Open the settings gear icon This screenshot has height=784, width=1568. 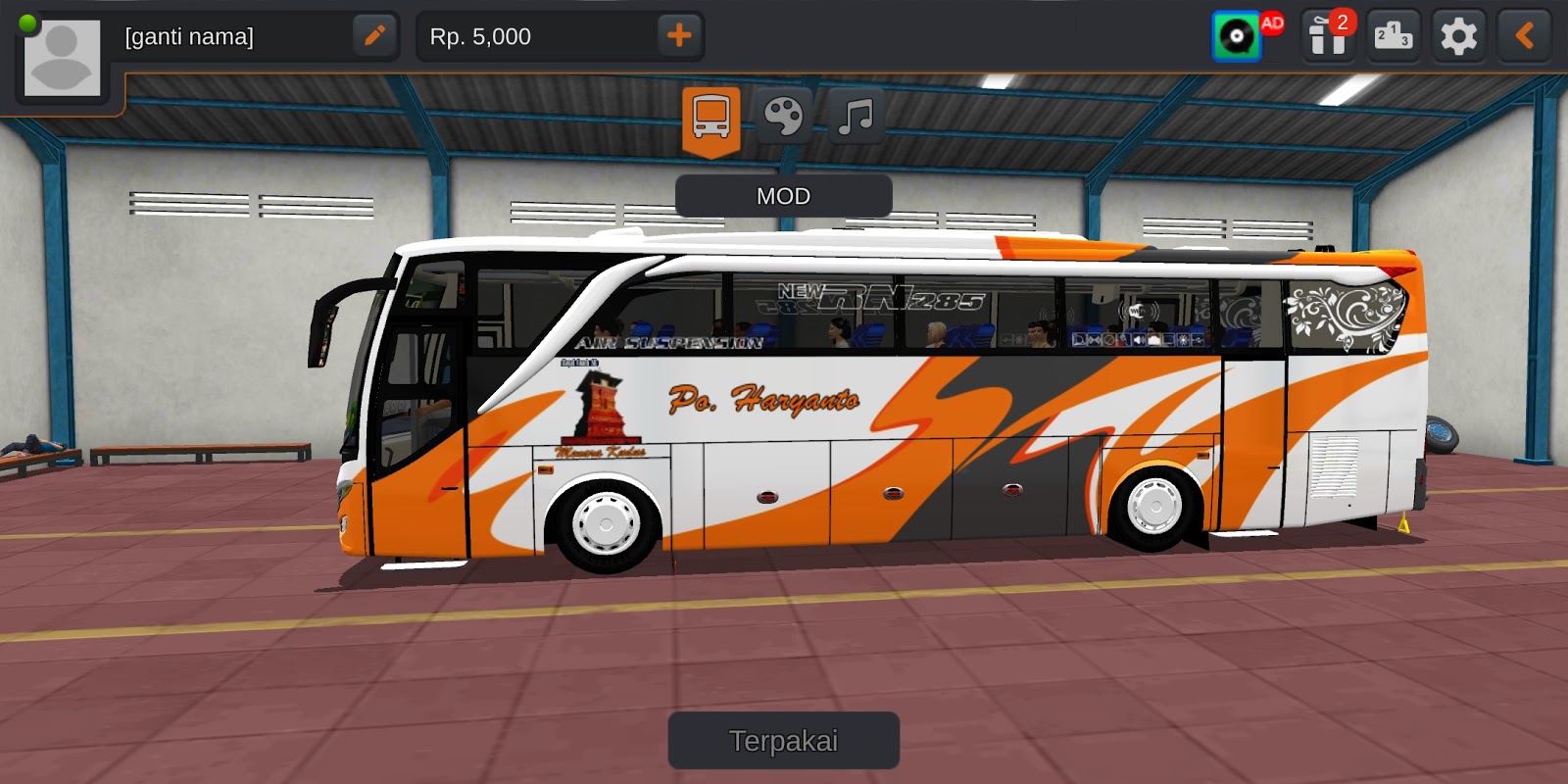click(1457, 36)
